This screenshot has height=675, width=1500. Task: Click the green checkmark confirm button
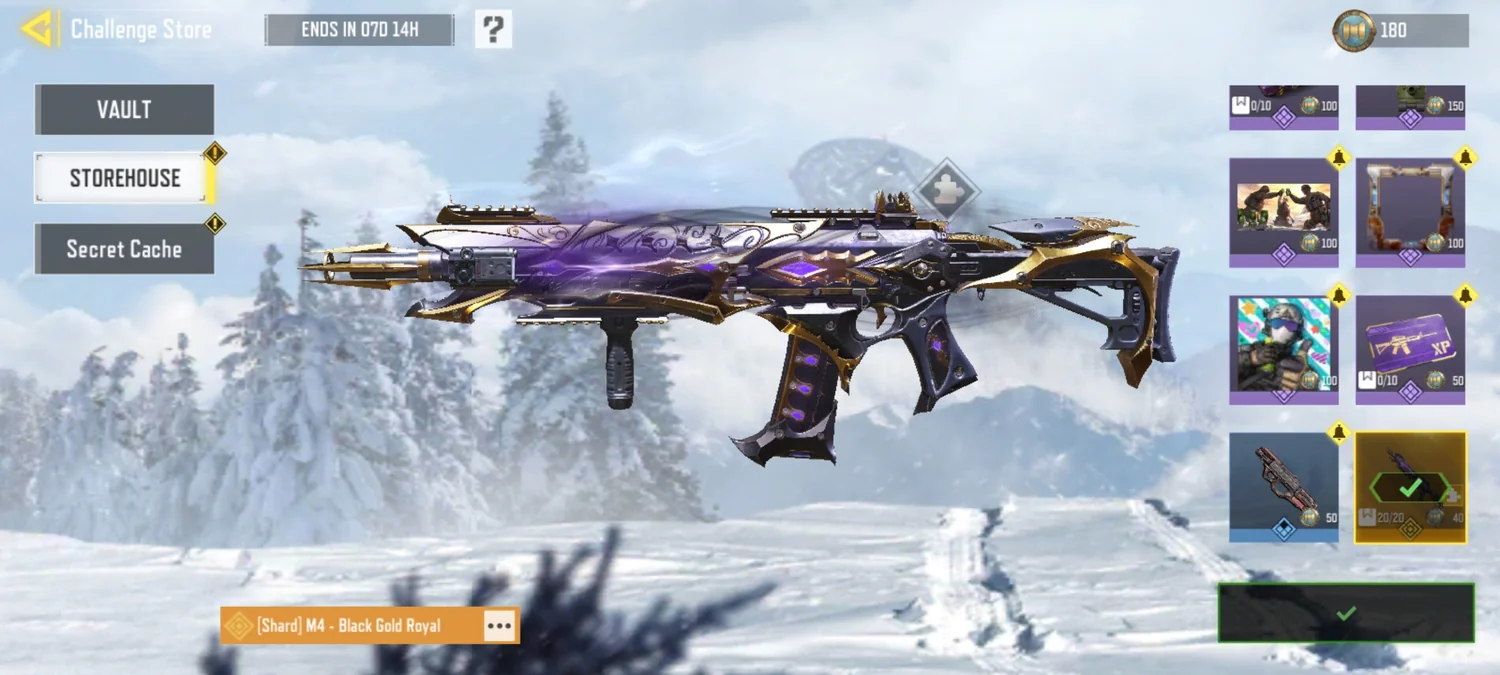tap(1345, 613)
